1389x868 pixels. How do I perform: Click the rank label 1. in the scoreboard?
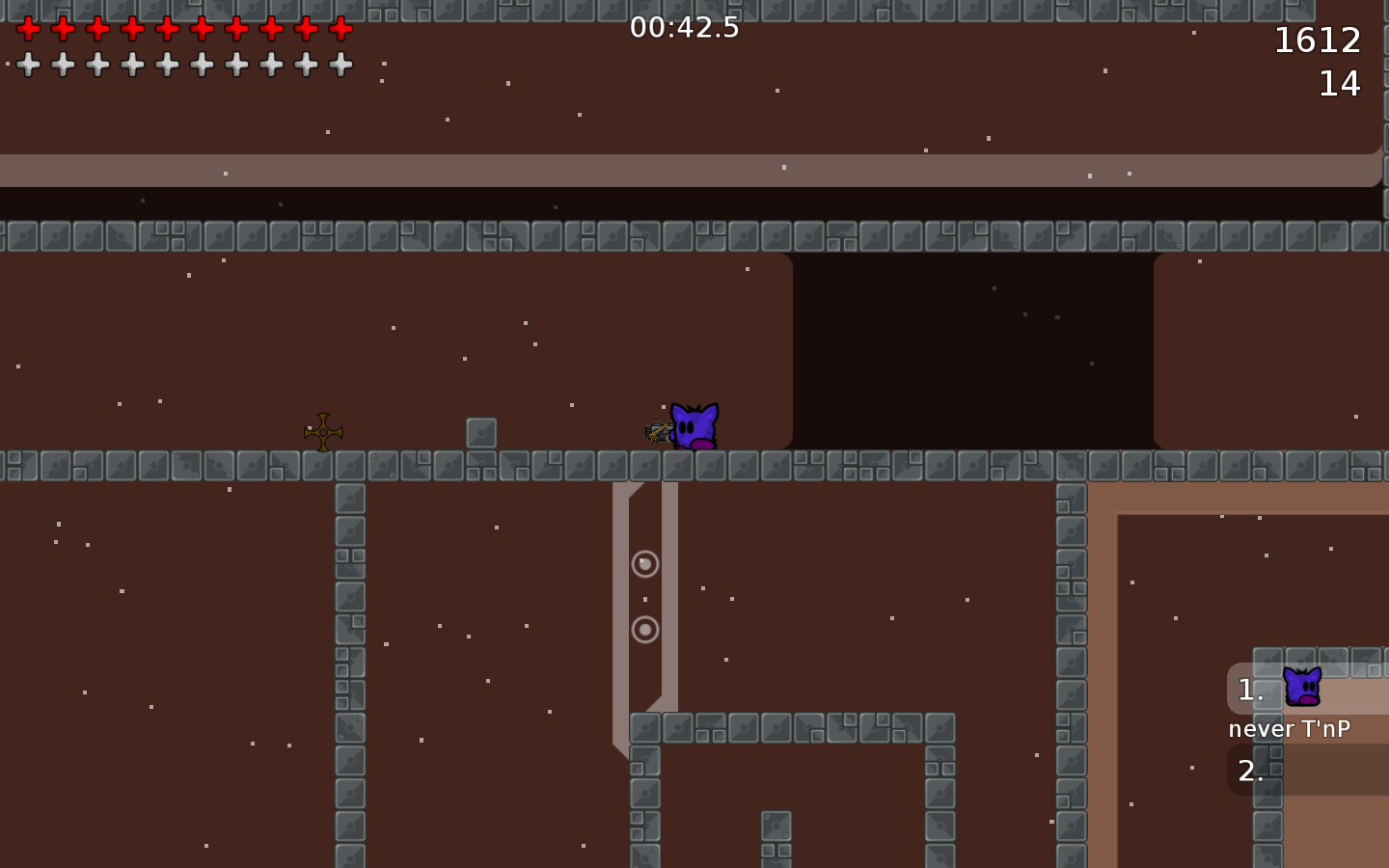[1249, 690]
